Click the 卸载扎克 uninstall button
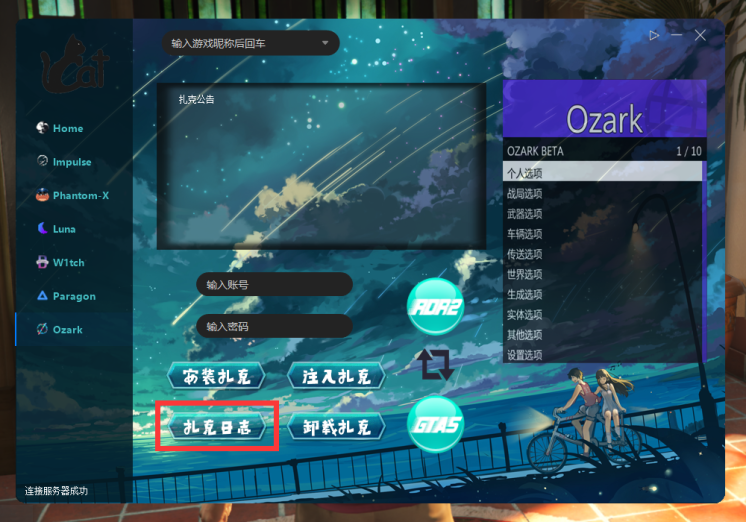746x522 pixels. (x=336, y=428)
